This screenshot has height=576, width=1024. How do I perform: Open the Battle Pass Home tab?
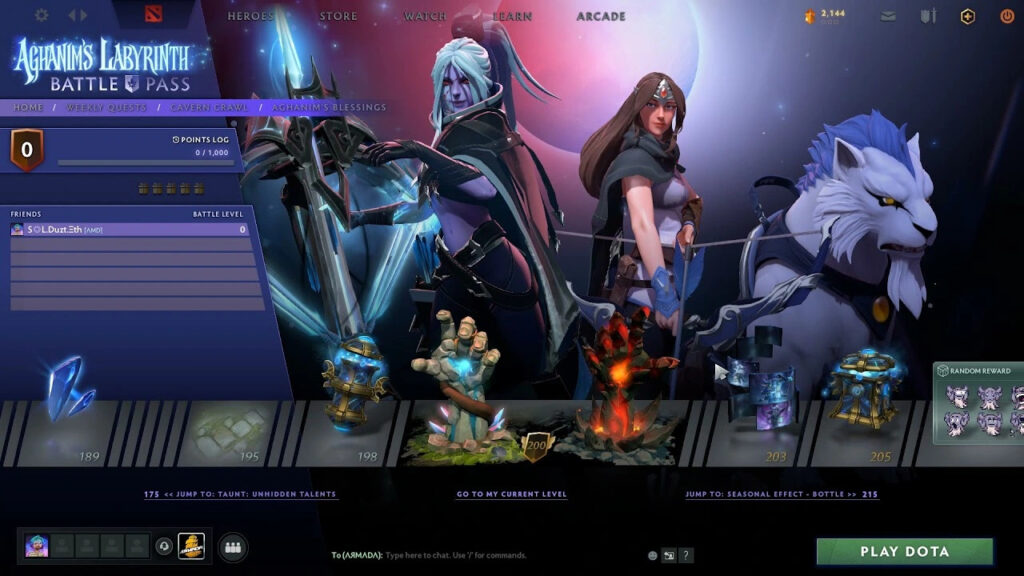coord(28,107)
